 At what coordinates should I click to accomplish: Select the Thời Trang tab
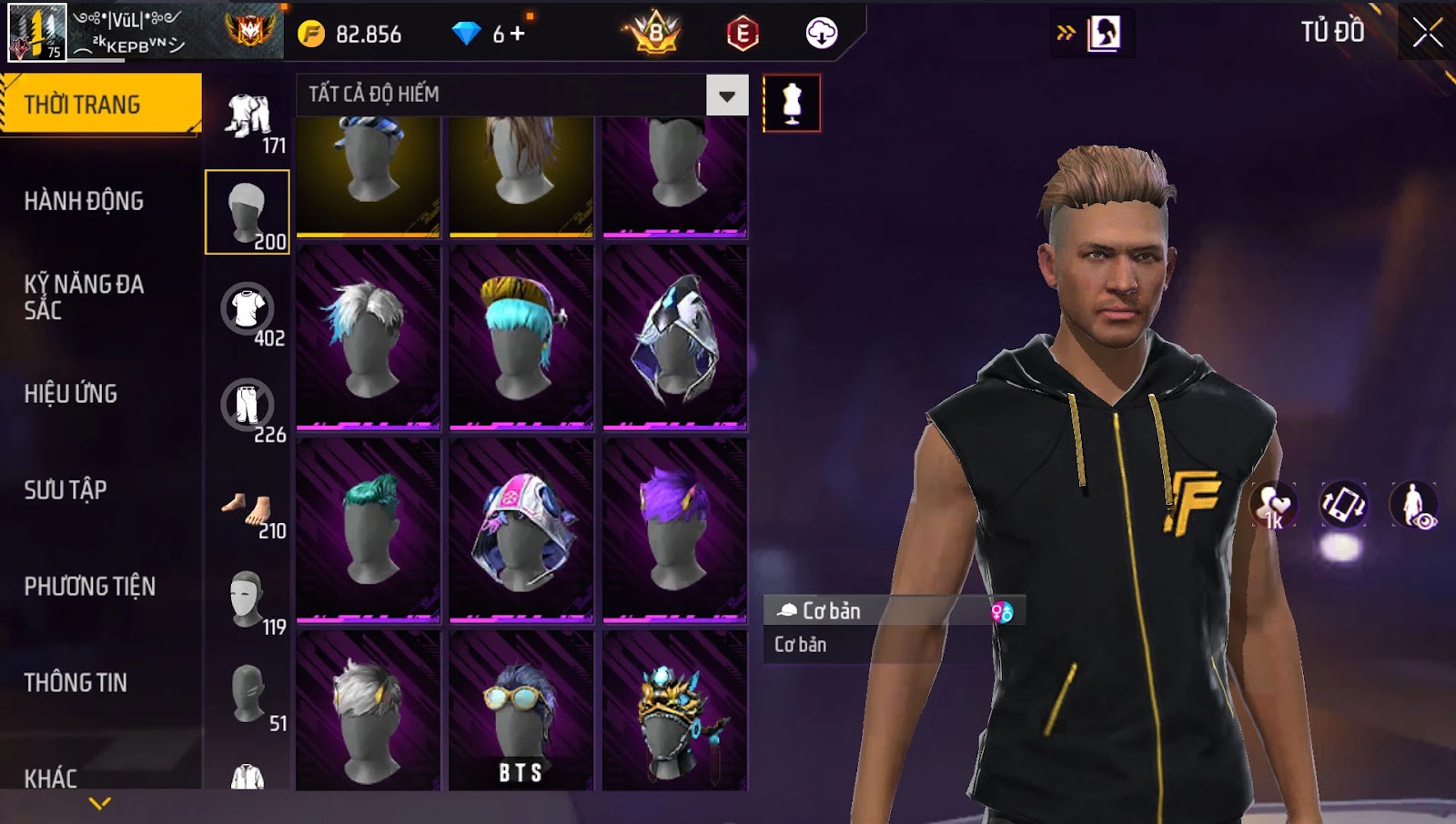100,105
